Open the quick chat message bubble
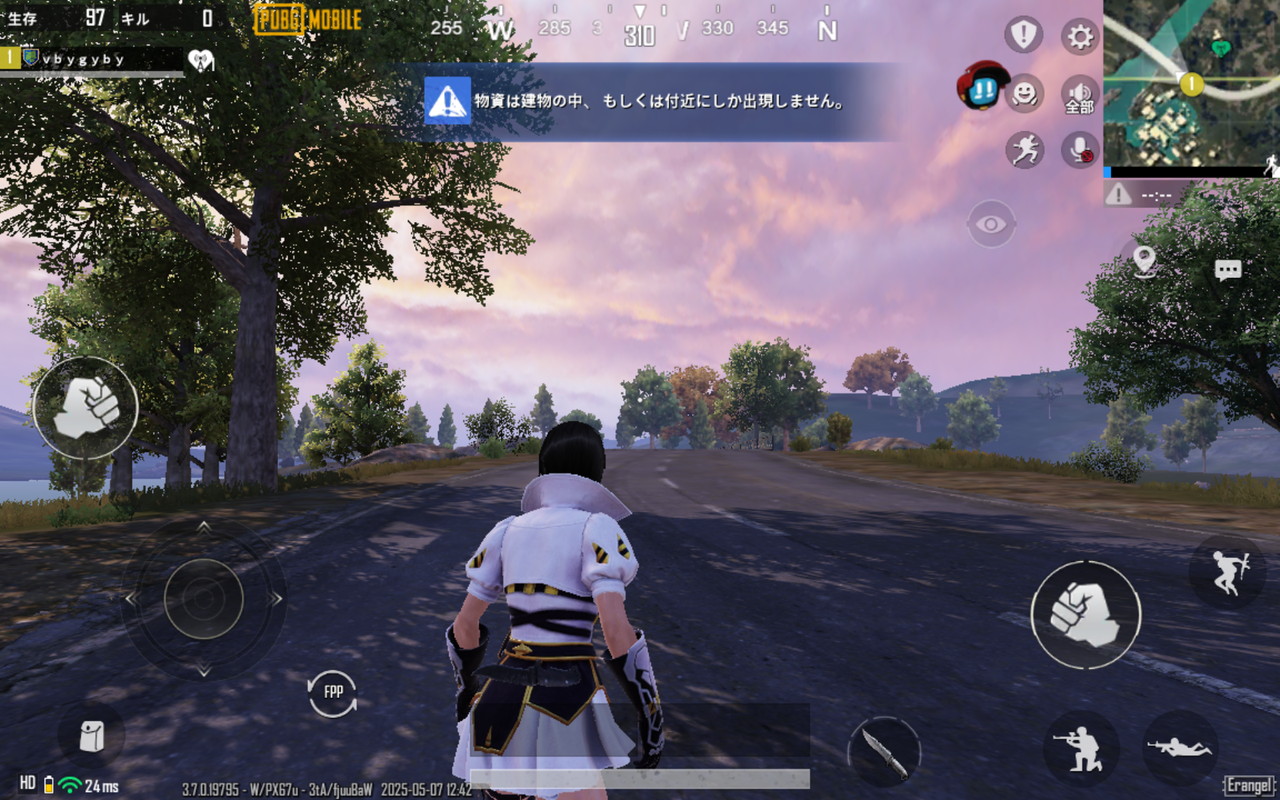1280x800 pixels. pyautogui.click(x=1228, y=270)
